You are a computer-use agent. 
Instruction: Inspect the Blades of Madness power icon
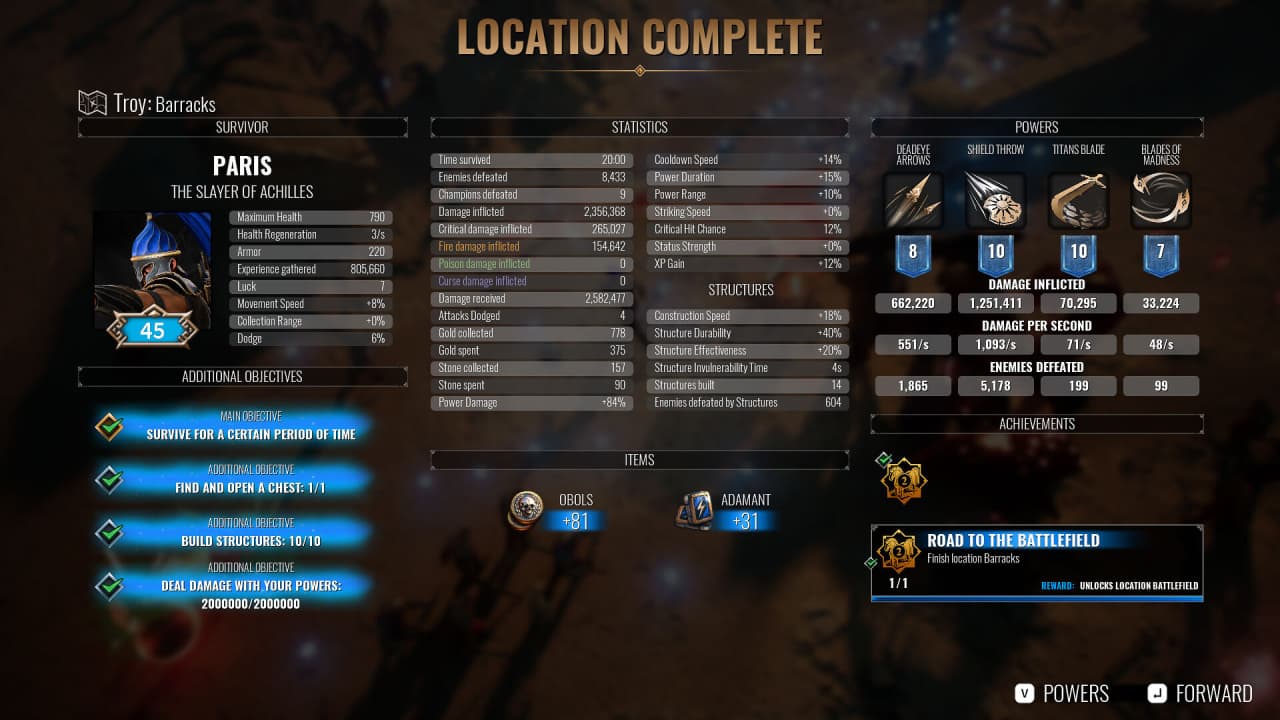[x=1161, y=201]
